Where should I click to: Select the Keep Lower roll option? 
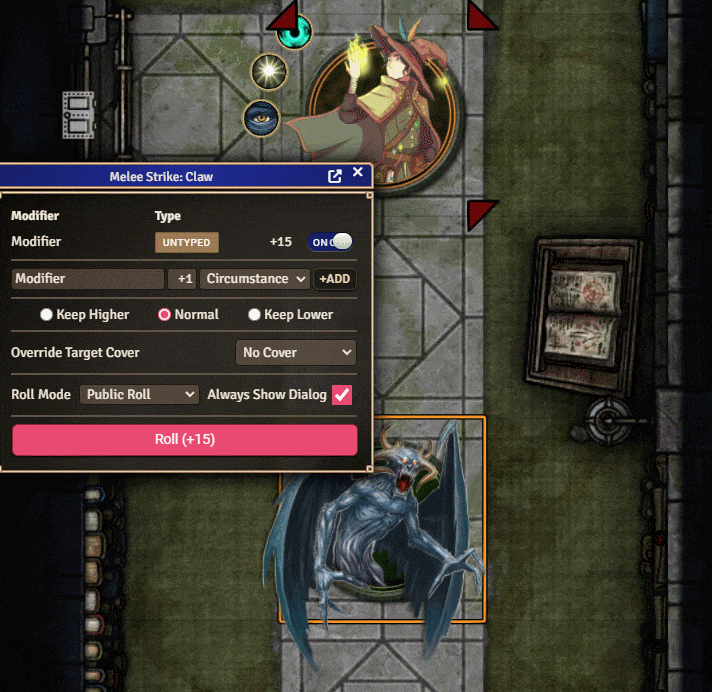coord(255,315)
